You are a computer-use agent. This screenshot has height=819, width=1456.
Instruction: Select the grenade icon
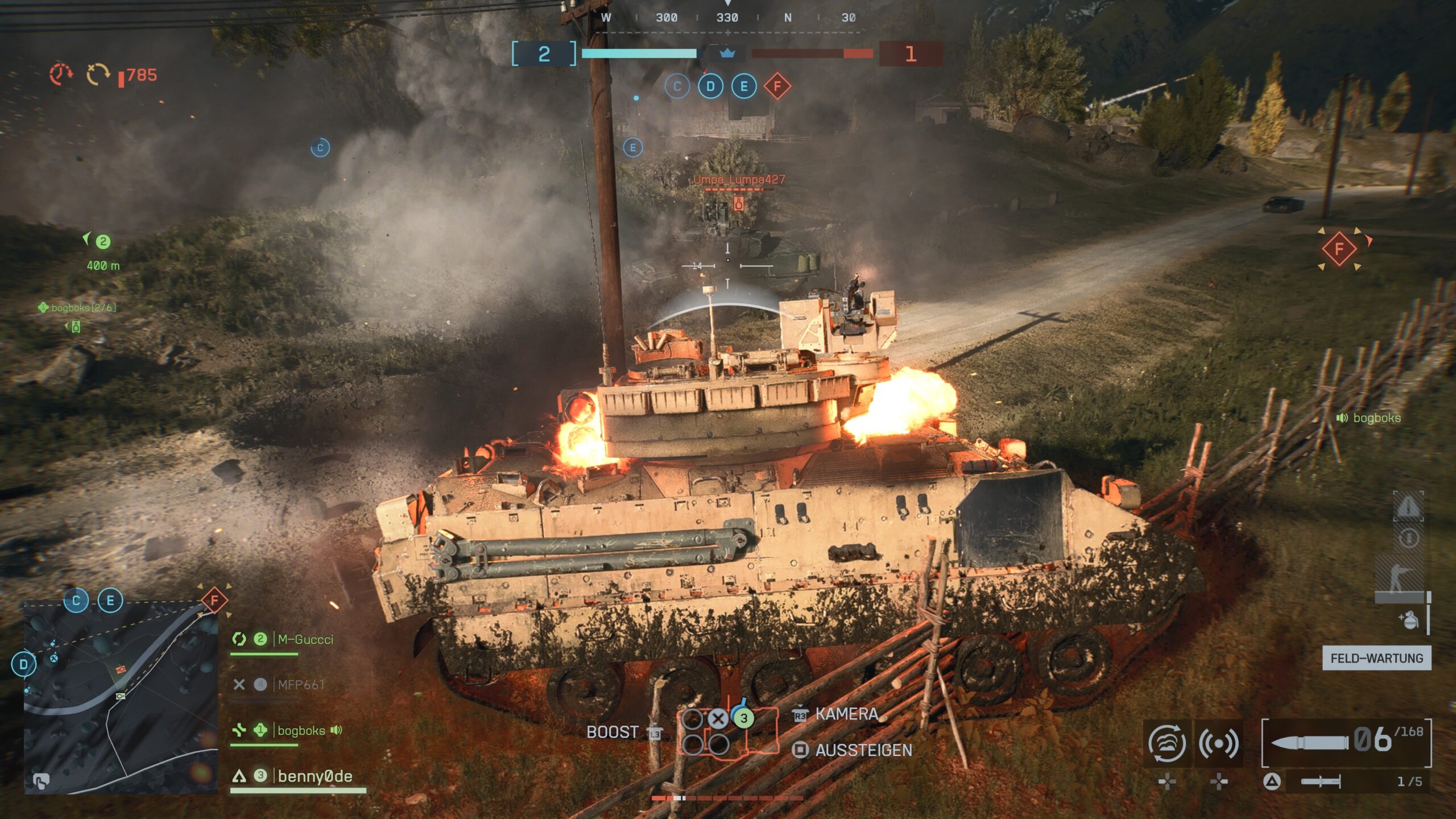[x=1409, y=619]
